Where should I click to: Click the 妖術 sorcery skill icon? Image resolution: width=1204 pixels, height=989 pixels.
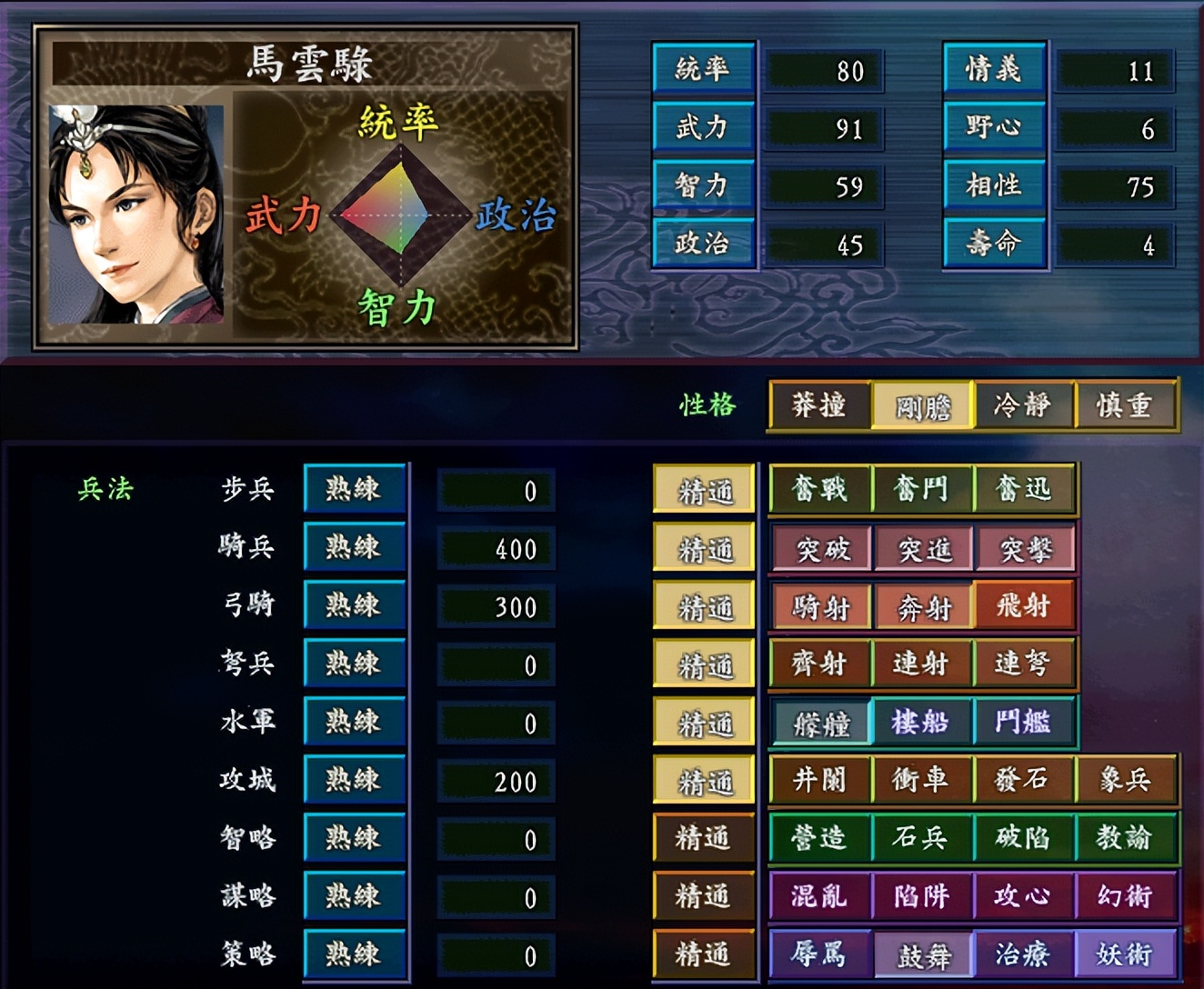(1127, 954)
